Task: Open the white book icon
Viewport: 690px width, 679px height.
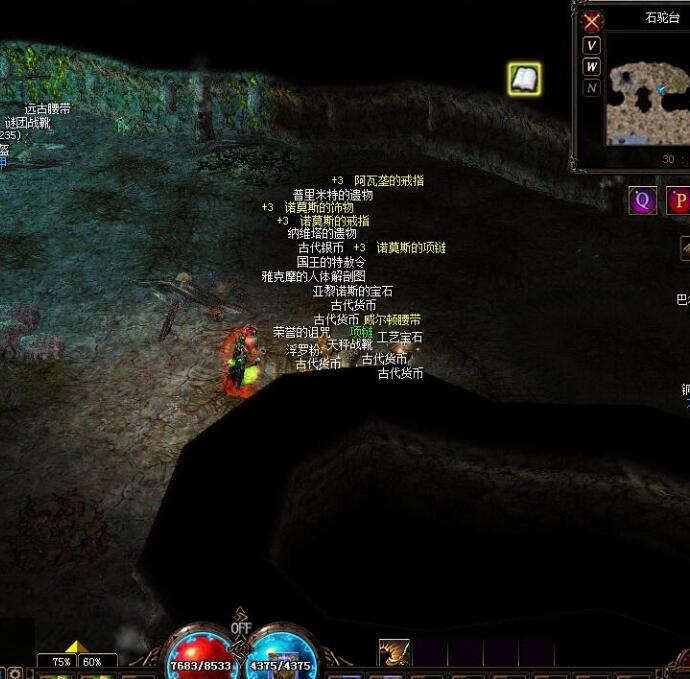Action: point(524,79)
